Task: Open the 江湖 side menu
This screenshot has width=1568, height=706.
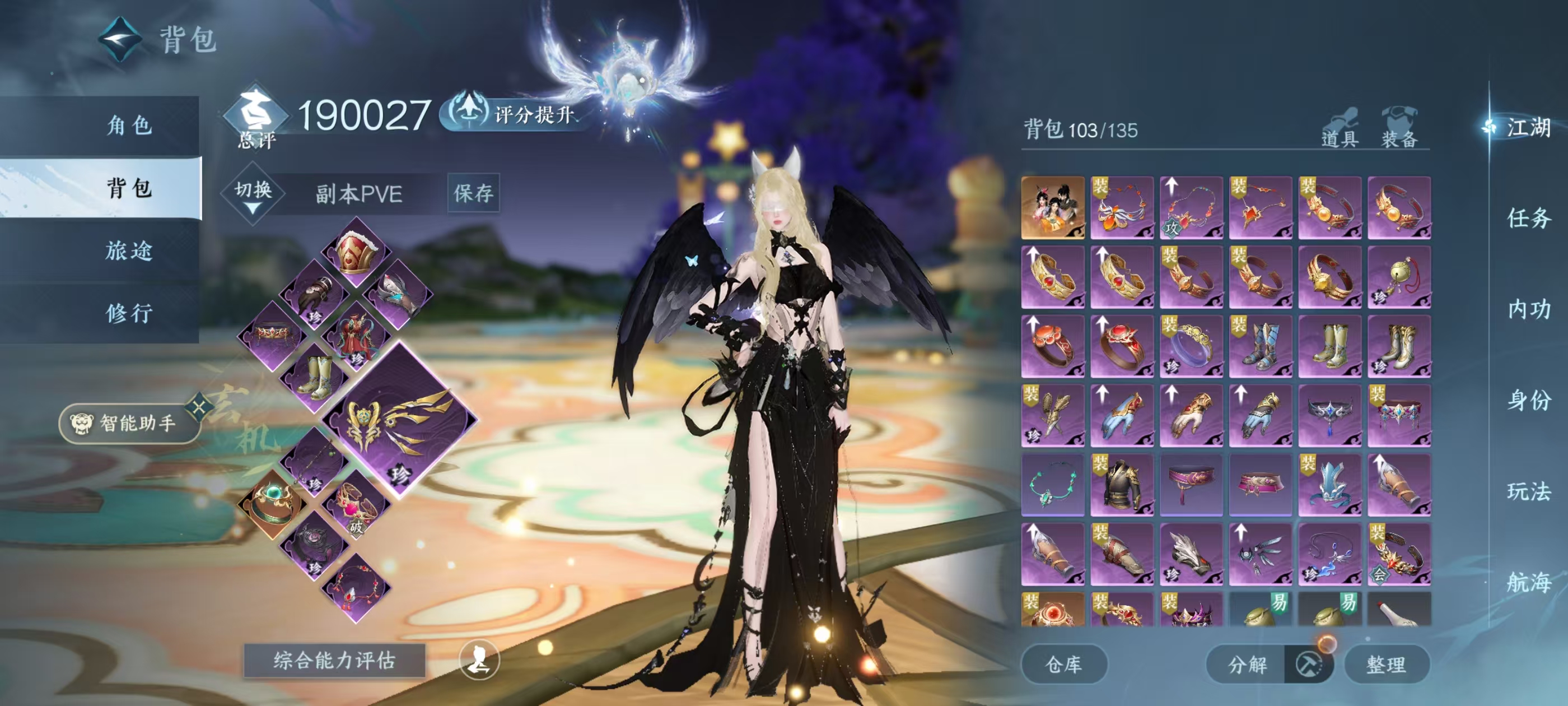Action: [1527, 128]
